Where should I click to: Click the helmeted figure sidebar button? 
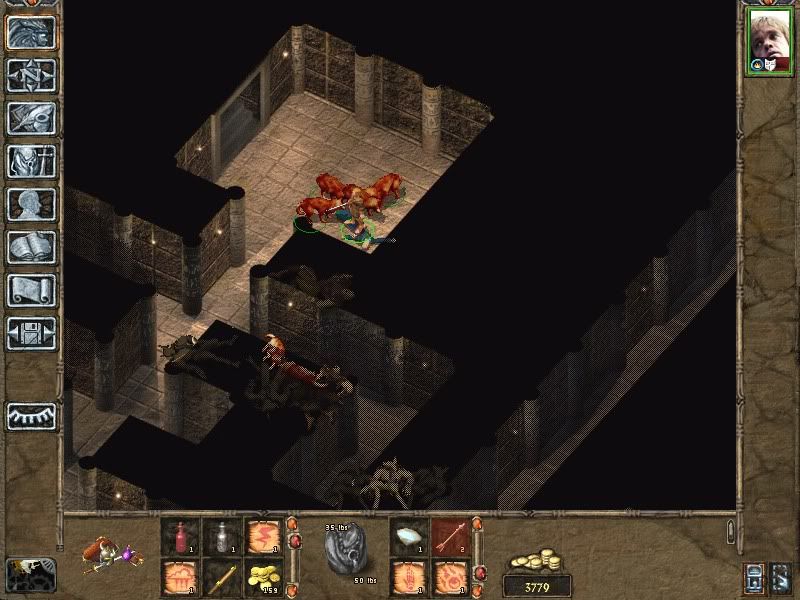31,160
